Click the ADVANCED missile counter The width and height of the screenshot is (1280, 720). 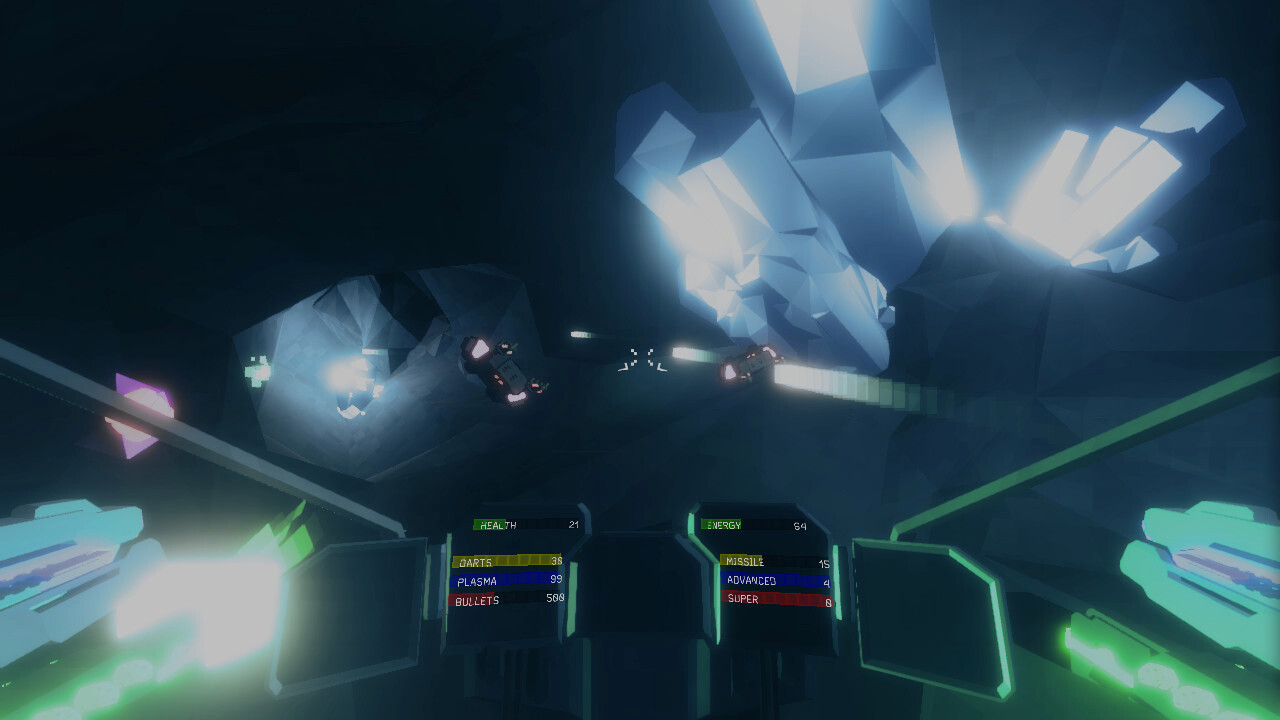point(752,581)
